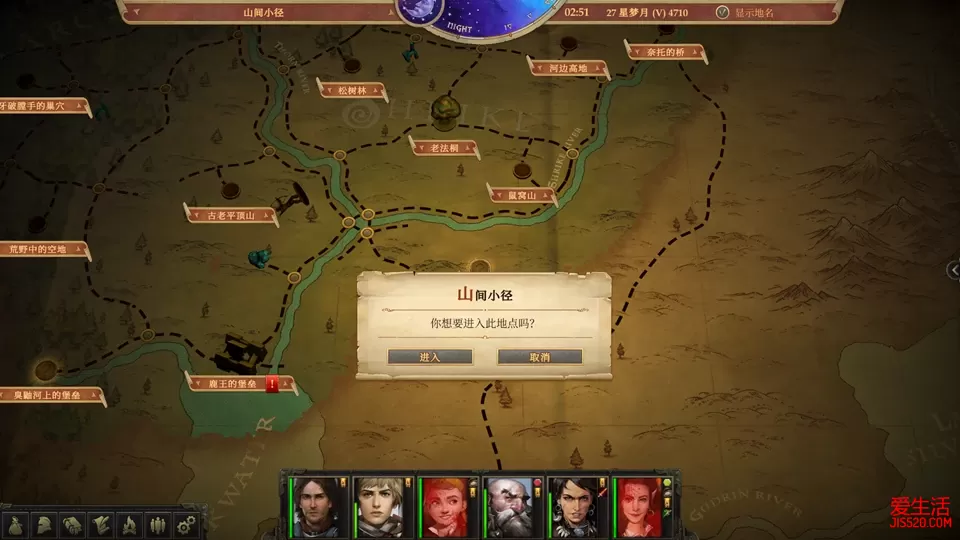Image resolution: width=960 pixels, height=540 pixels.
Task: Select the white-bearded dwarf's portrait
Action: pyautogui.click(x=513, y=505)
